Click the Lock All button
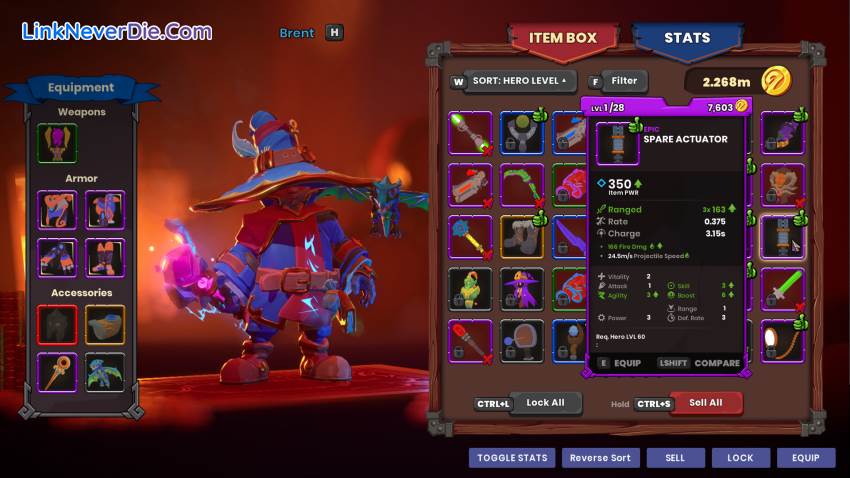850x478 pixels. click(x=545, y=402)
